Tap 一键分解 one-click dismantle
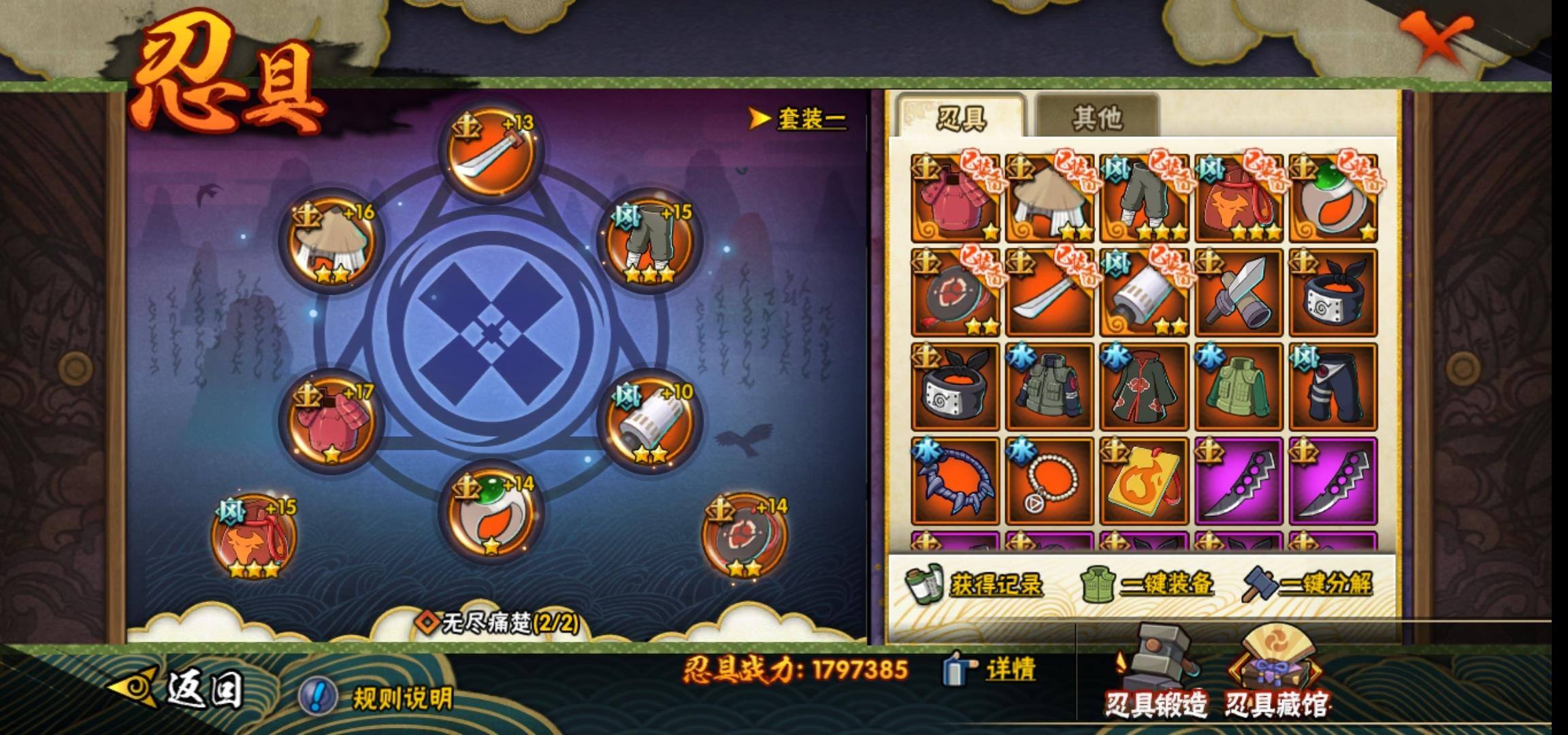 coord(1308,585)
